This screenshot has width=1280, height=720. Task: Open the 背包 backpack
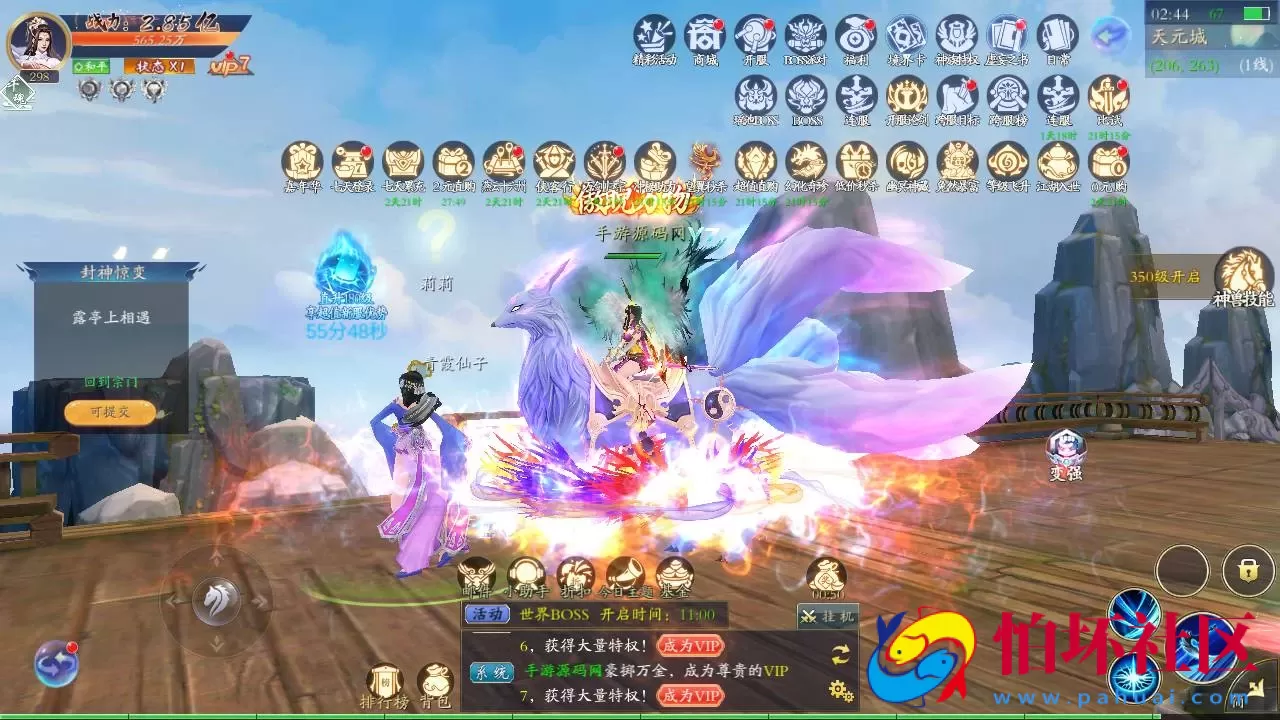point(435,682)
